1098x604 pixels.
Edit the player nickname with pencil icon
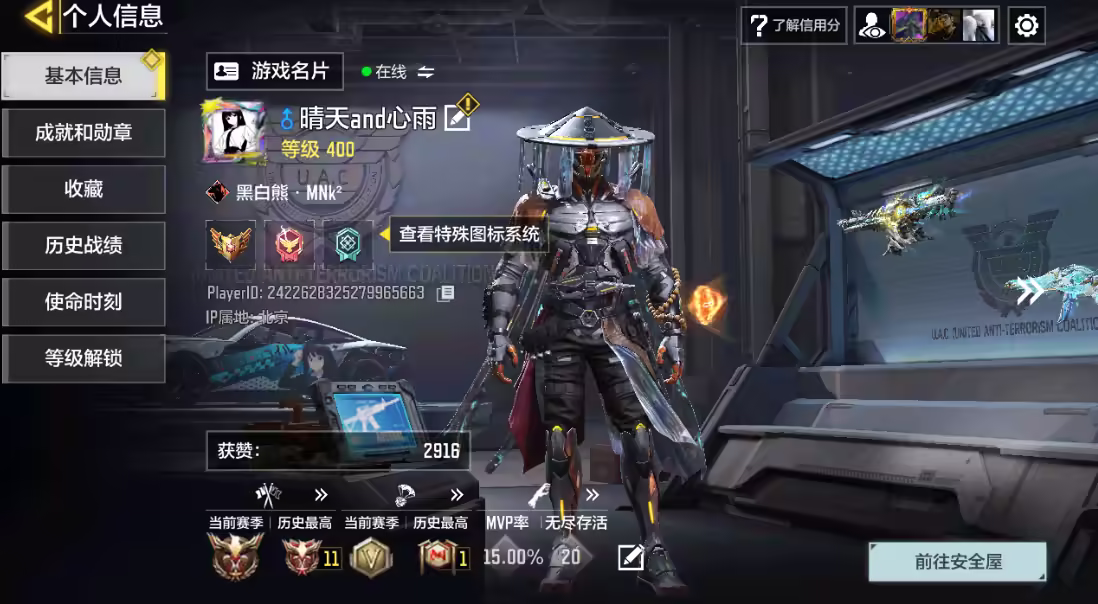point(457,118)
